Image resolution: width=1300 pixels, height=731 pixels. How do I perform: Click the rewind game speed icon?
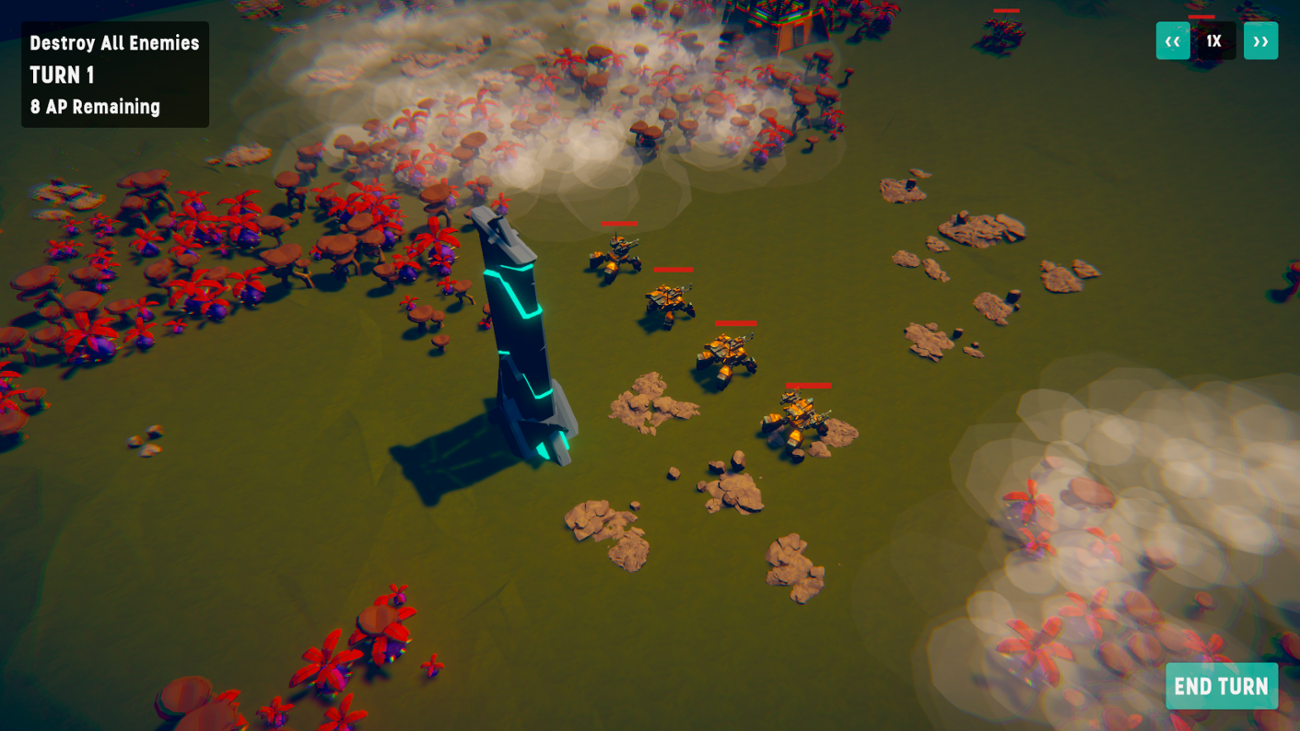click(x=1172, y=41)
